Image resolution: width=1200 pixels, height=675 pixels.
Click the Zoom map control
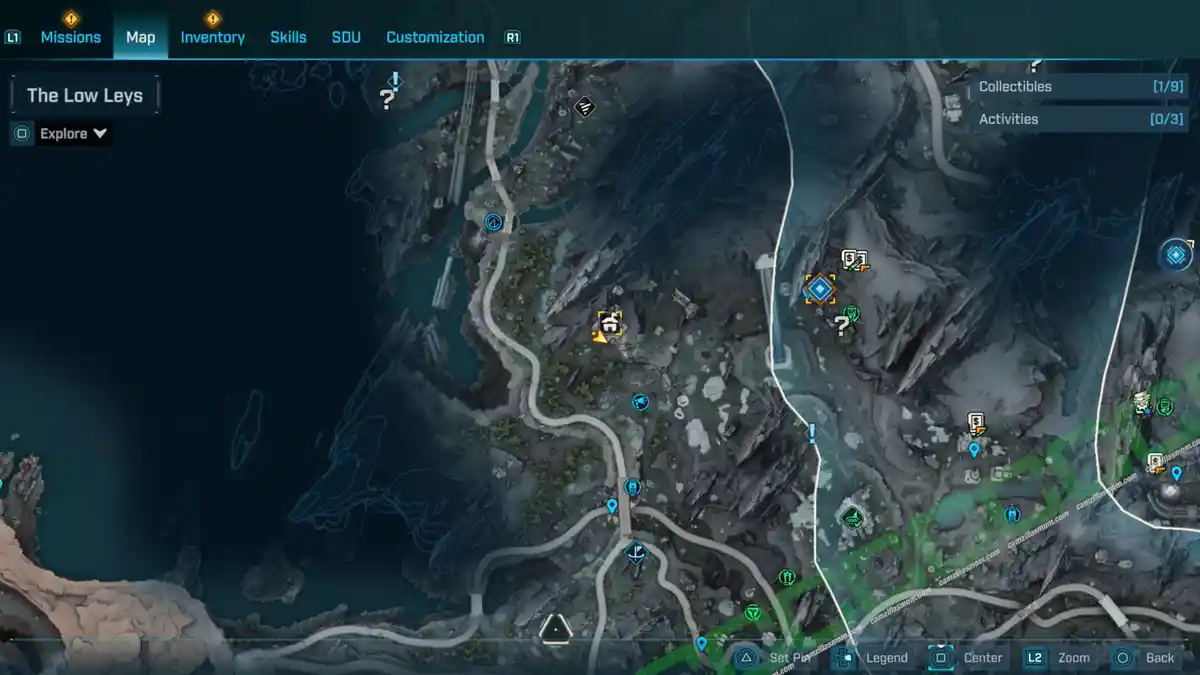click(x=1060, y=658)
